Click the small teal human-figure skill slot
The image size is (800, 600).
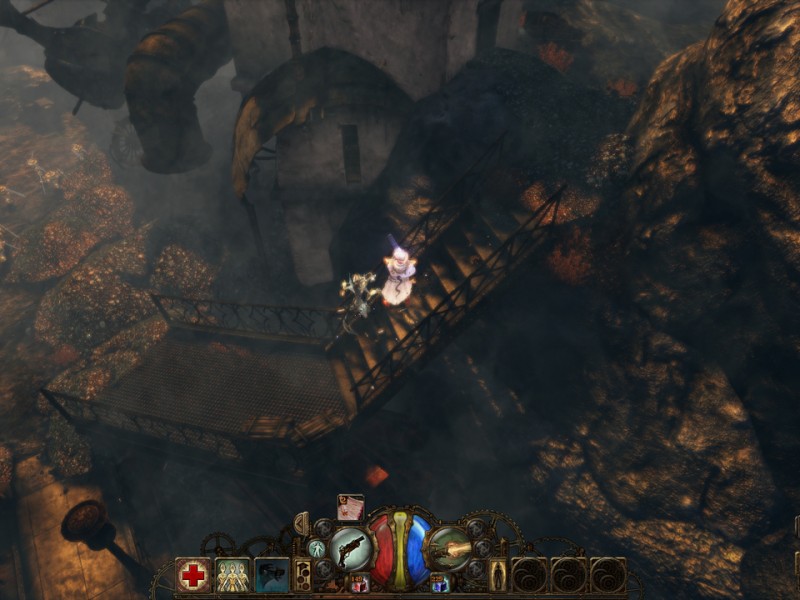(x=316, y=547)
